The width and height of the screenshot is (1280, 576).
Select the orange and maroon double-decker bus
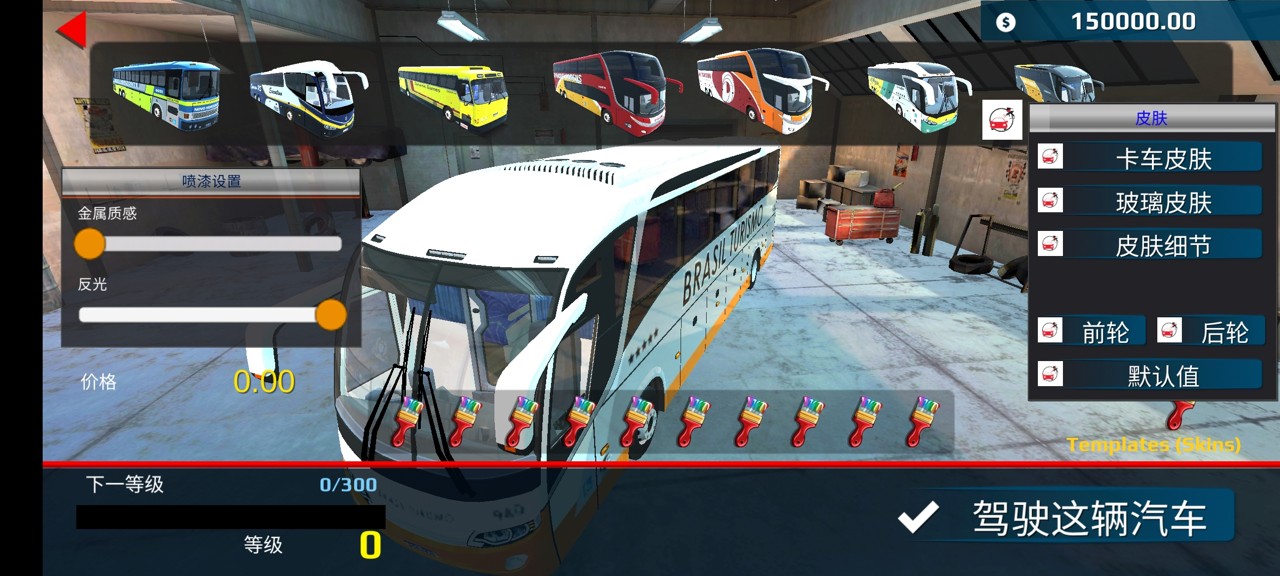point(760,90)
